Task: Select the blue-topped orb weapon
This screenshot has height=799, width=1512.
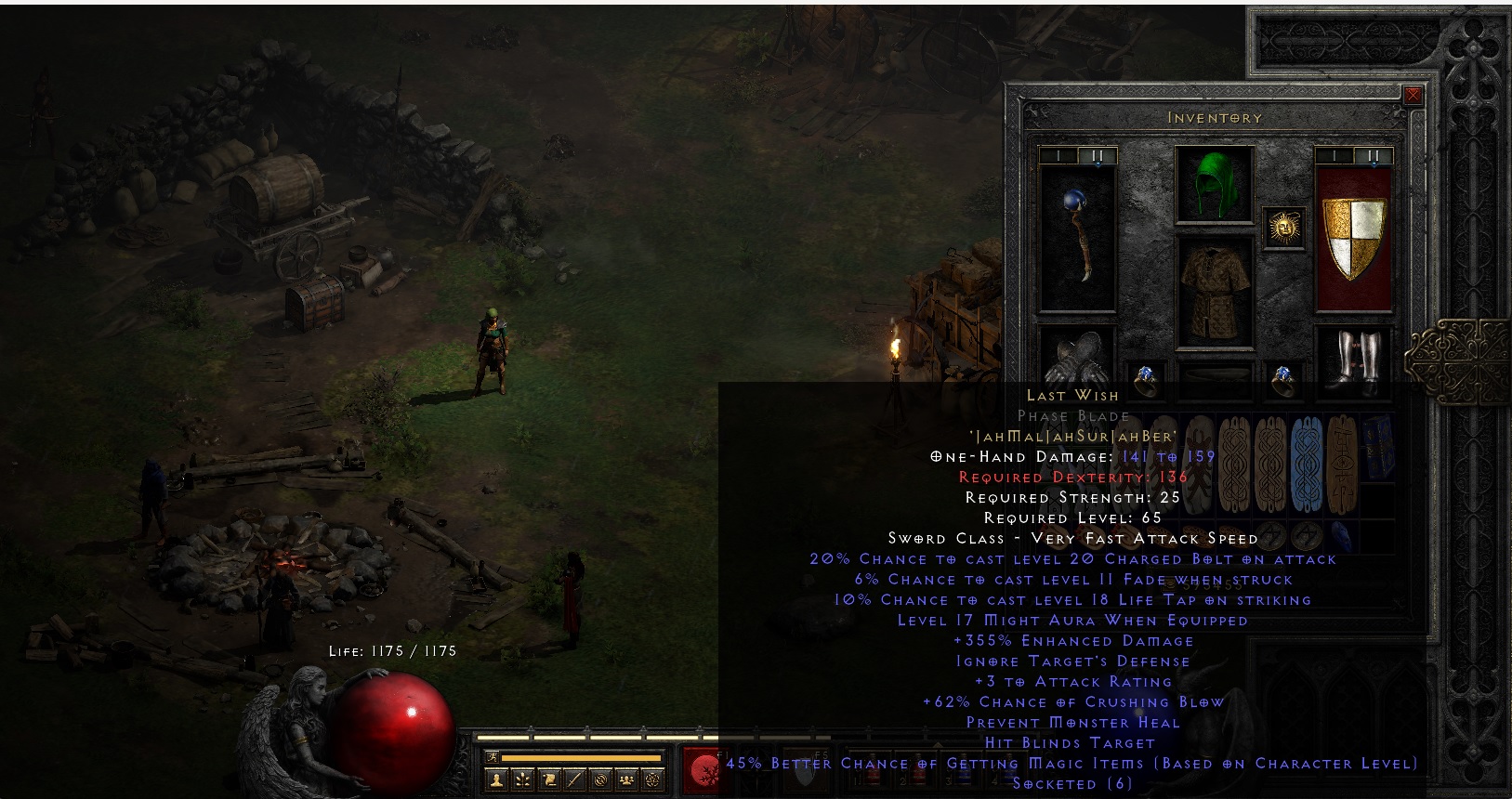Action: coord(1076,237)
